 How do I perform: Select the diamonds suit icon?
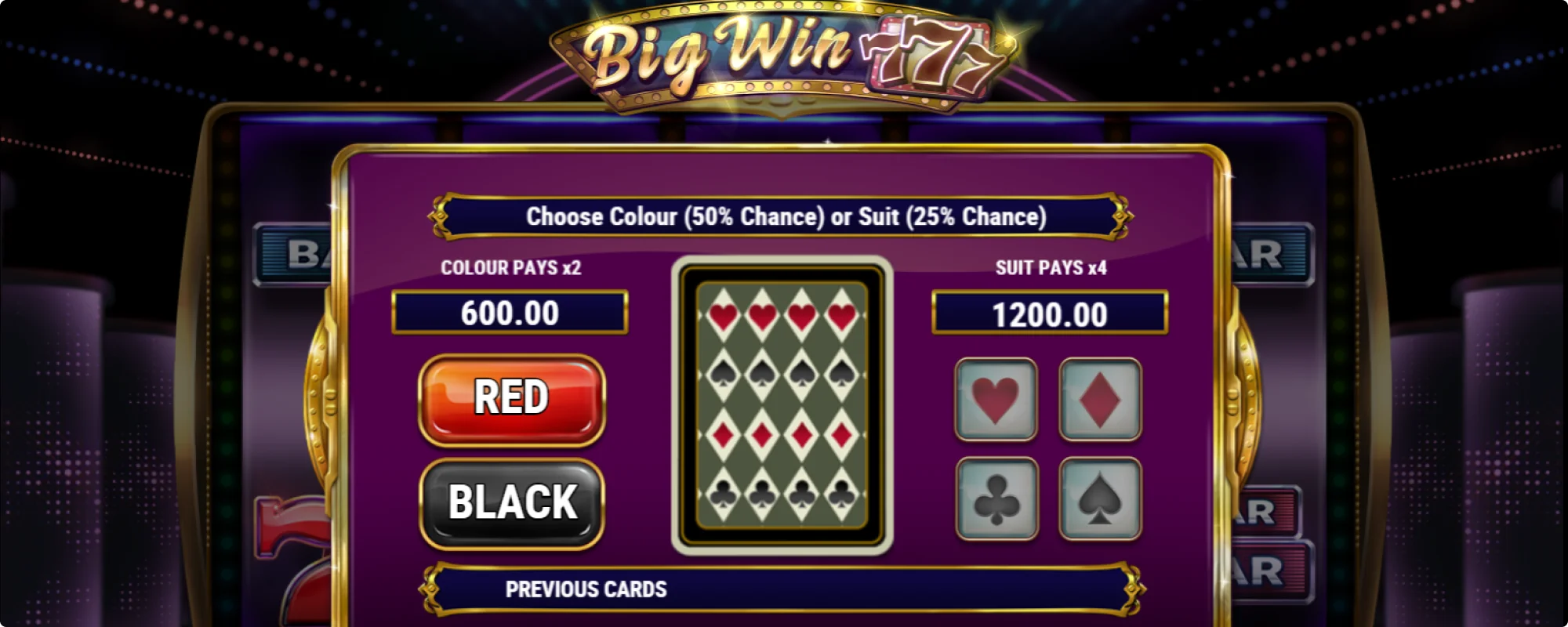tap(1098, 401)
